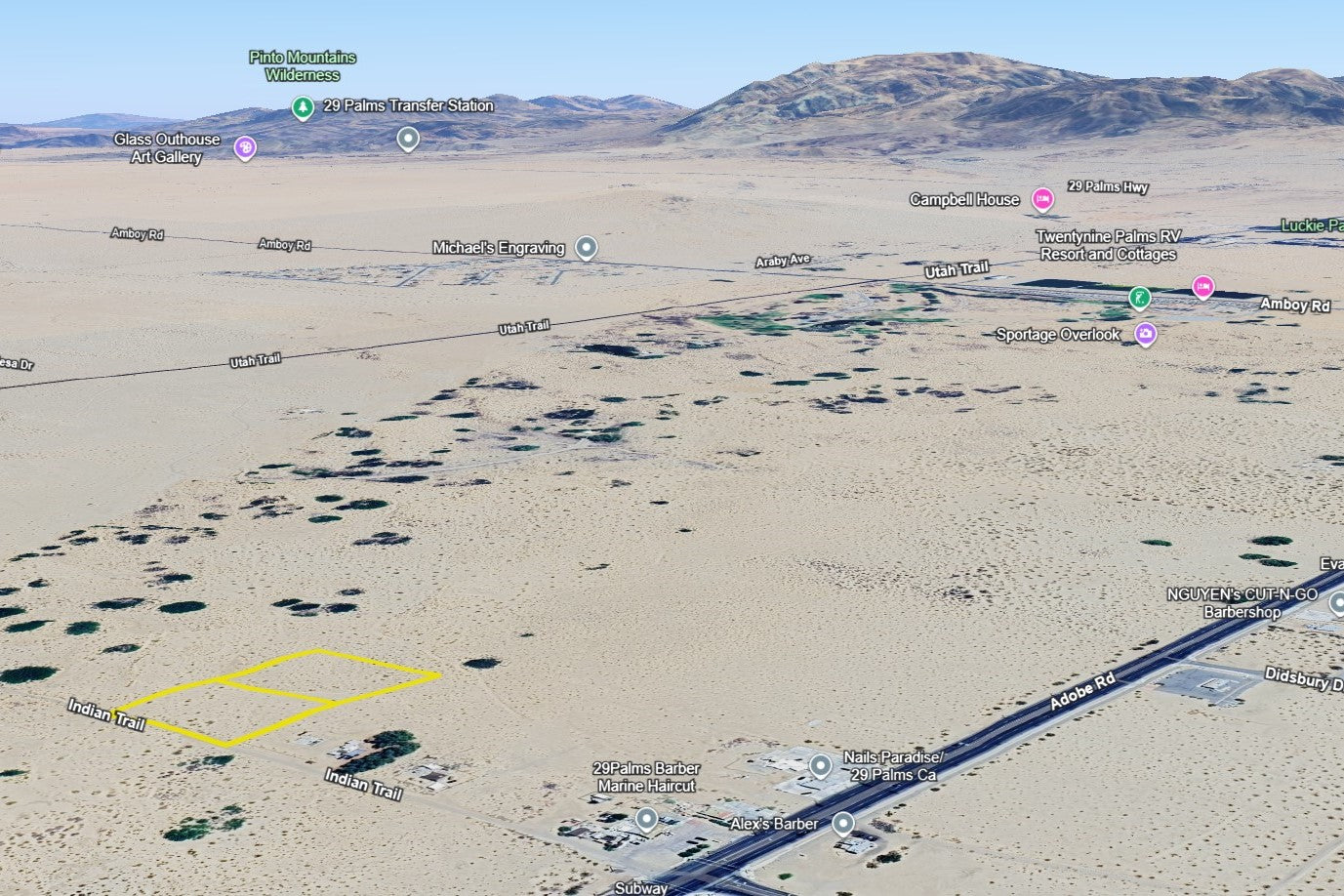Open the Campbell House lodging marker
The image size is (1344, 896).
[1042, 199]
